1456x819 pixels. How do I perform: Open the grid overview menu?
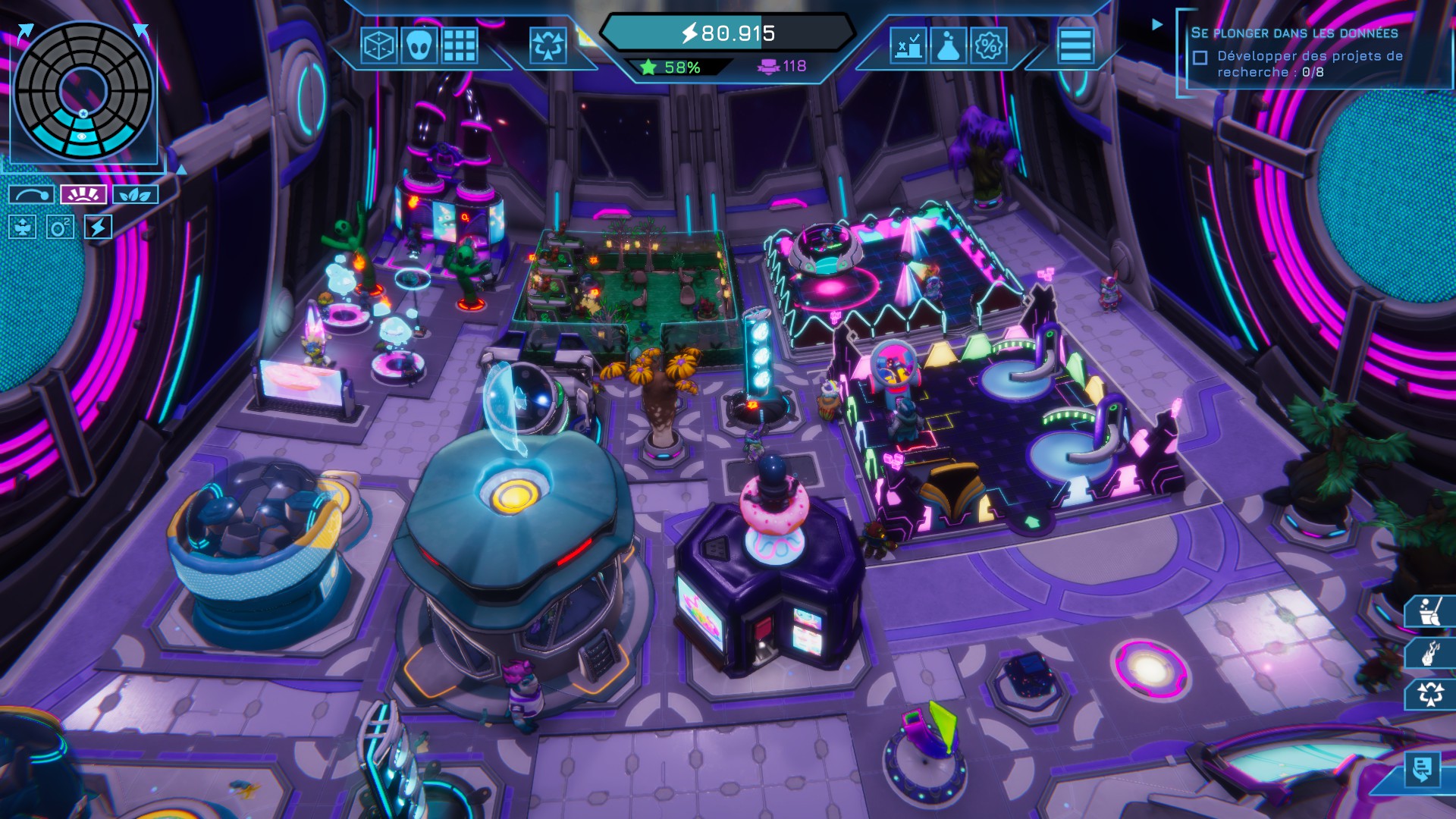[460, 46]
